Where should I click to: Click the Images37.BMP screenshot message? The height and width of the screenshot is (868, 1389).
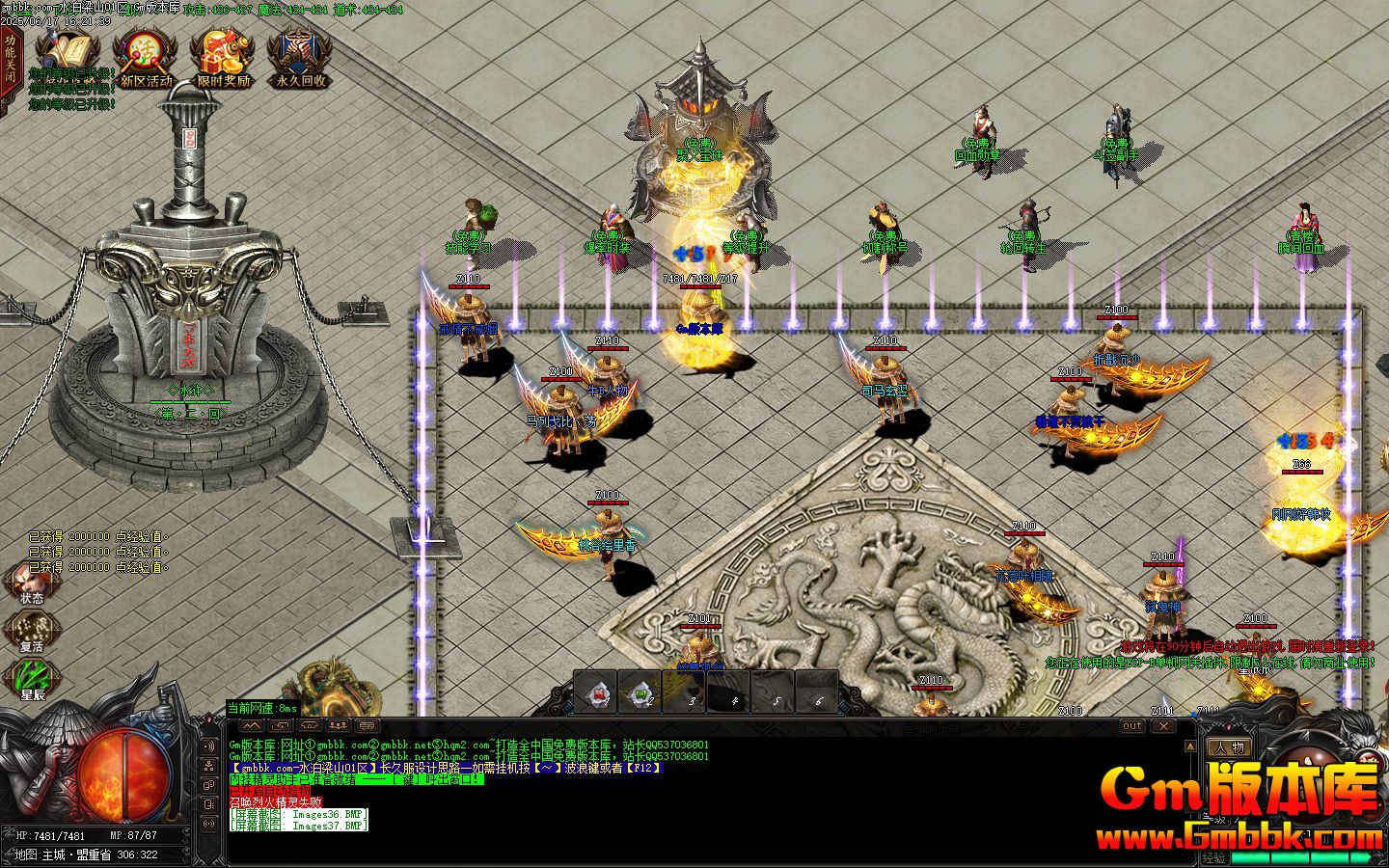(298, 826)
